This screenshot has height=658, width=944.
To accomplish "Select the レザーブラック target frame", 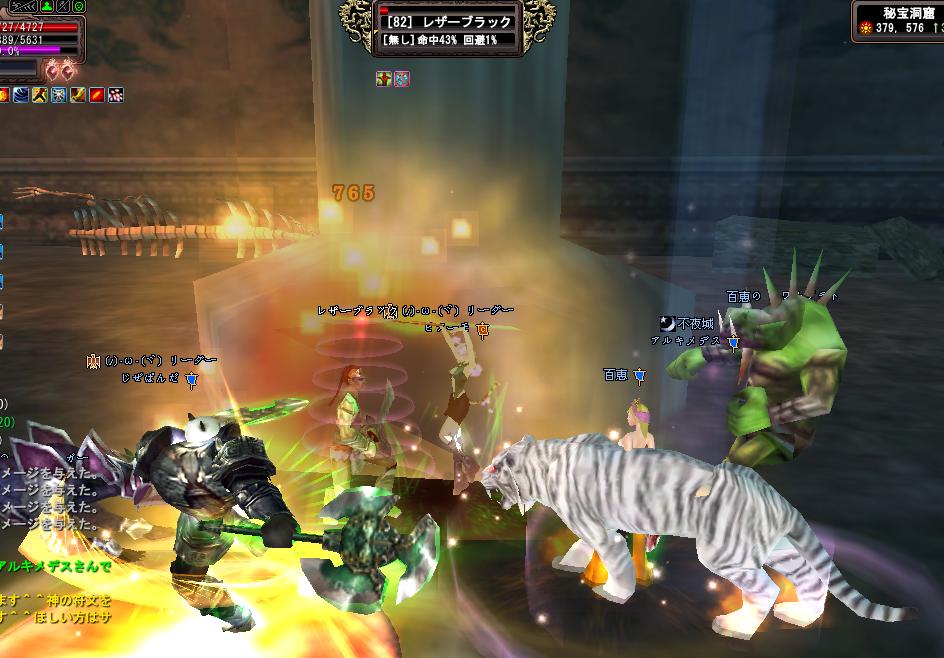I will (x=447, y=28).
